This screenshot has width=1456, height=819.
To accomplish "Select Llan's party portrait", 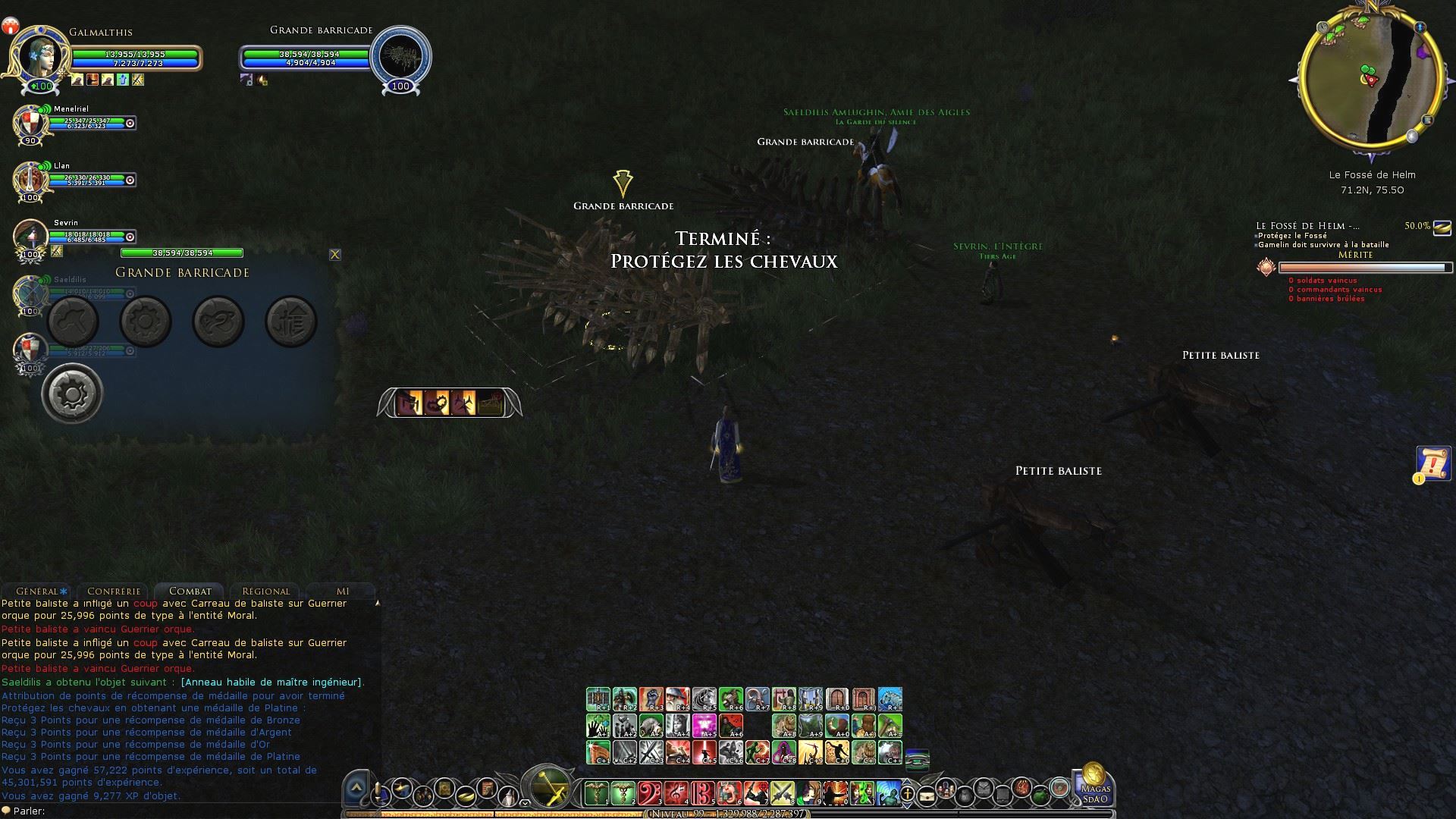I will [30, 180].
